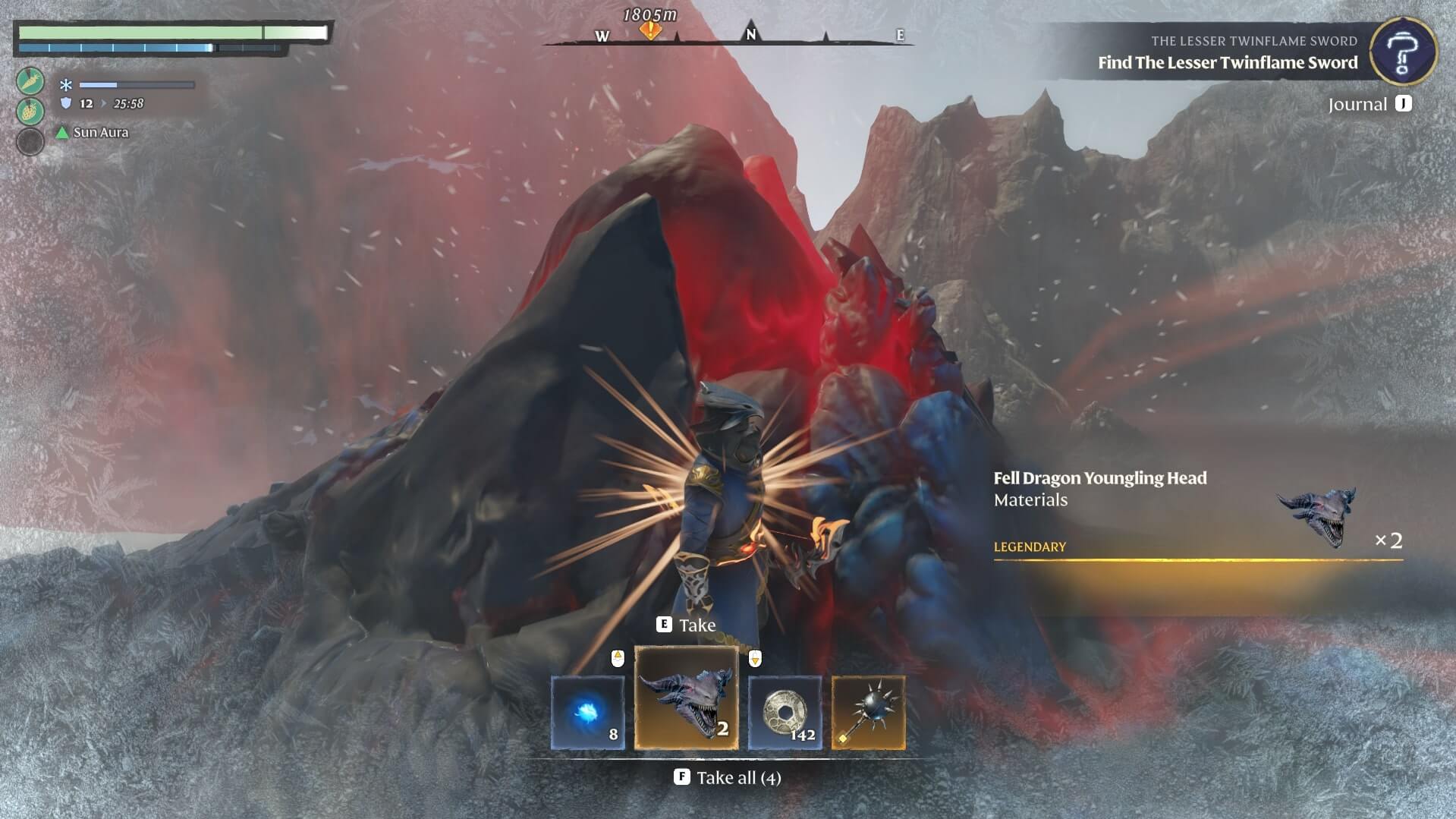Choose the spiked mace loot slot

coord(868,713)
